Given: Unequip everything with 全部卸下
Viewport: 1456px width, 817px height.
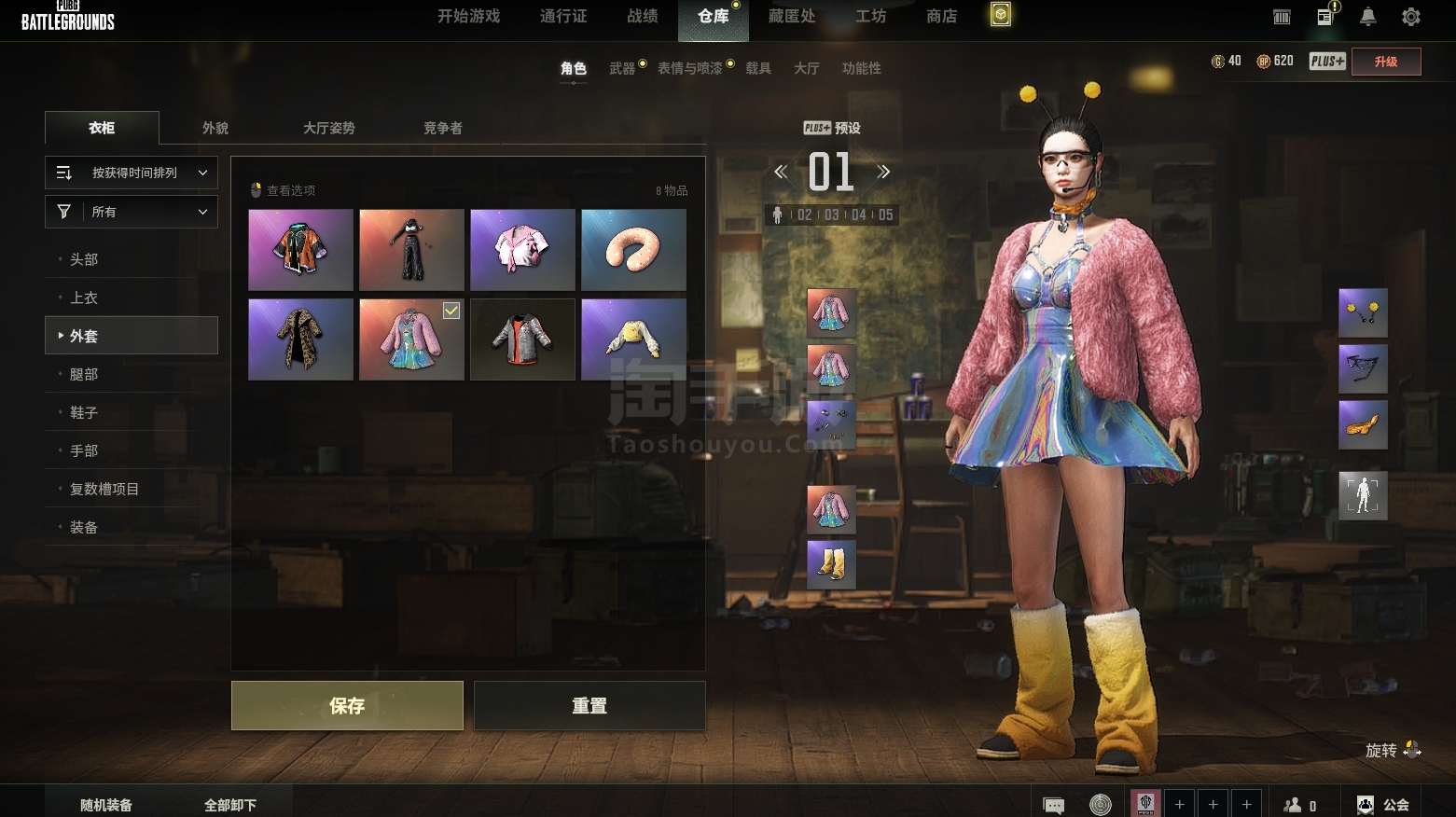Looking at the screenshot, I should (x=230, y=805).
